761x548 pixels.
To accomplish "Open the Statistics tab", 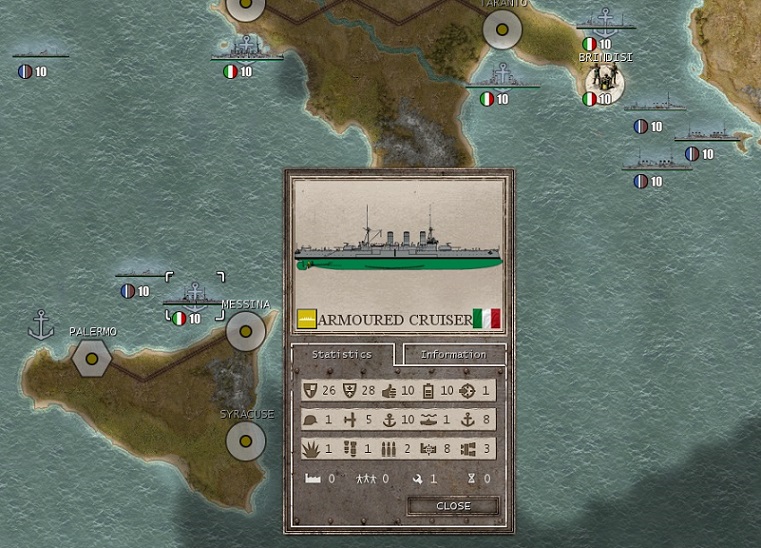I will pos(341,354).
